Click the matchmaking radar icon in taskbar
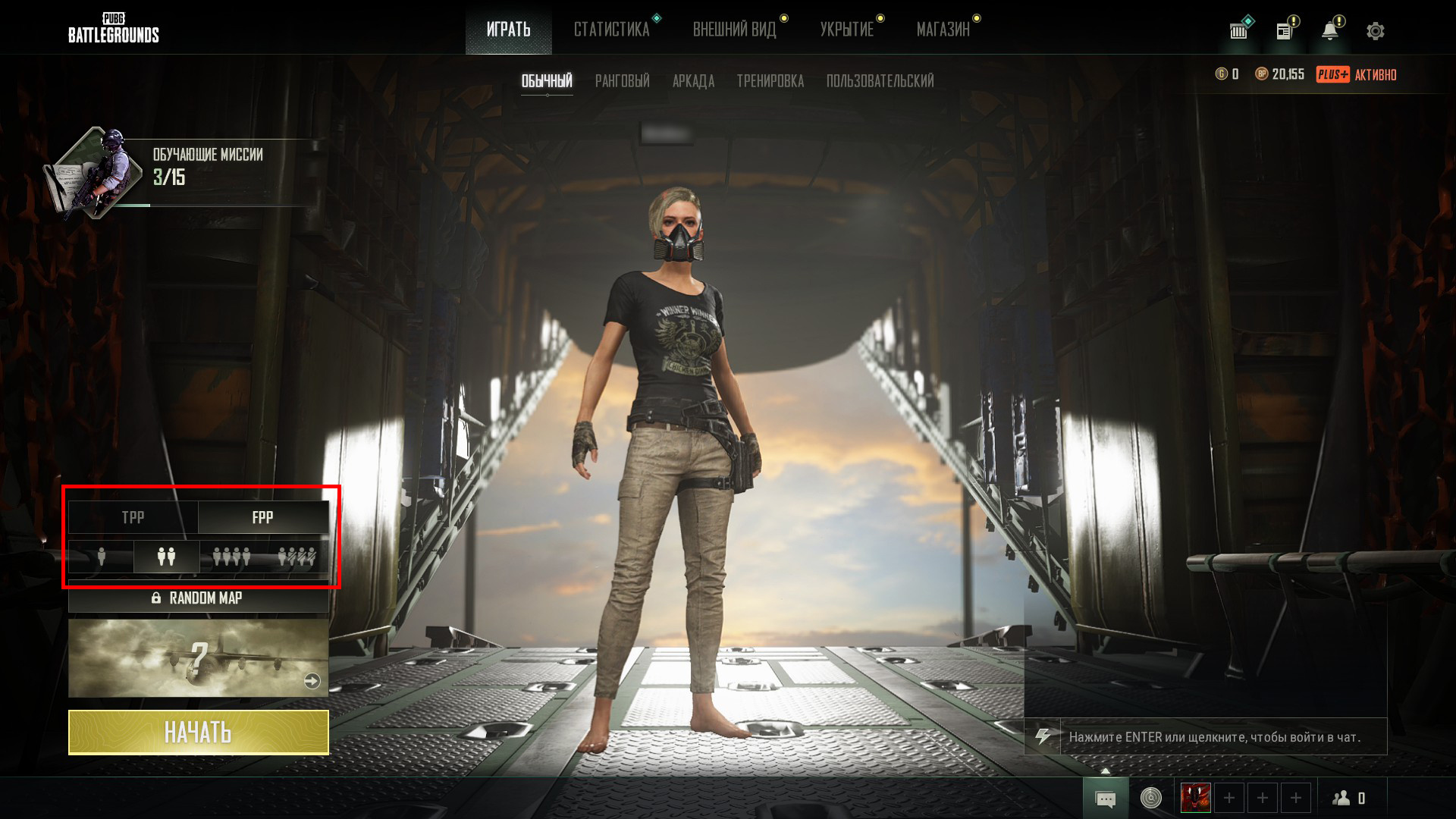The height and width of the screenshot is (819, 1456). pos(1151,798)
